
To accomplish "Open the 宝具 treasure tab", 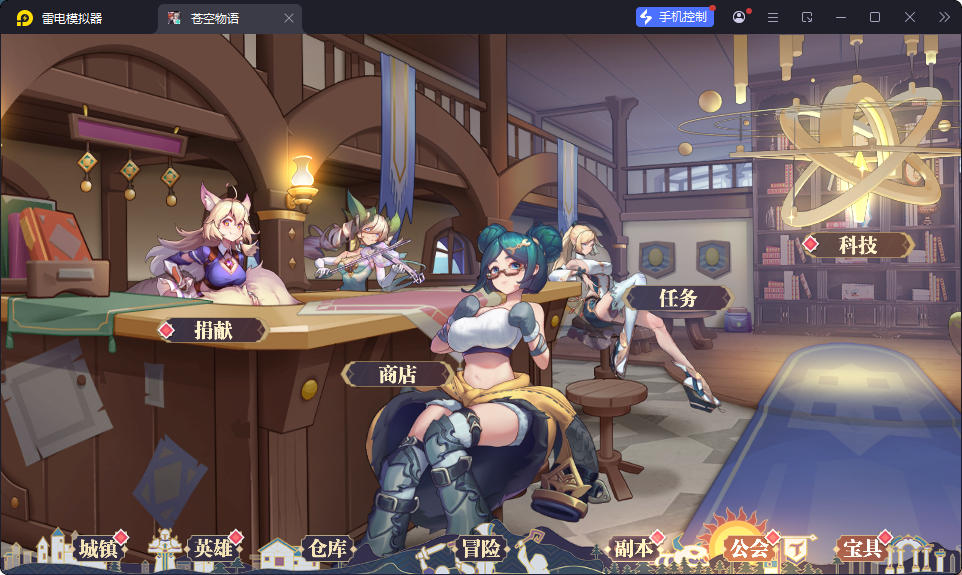I will click(x=862, y=548).
